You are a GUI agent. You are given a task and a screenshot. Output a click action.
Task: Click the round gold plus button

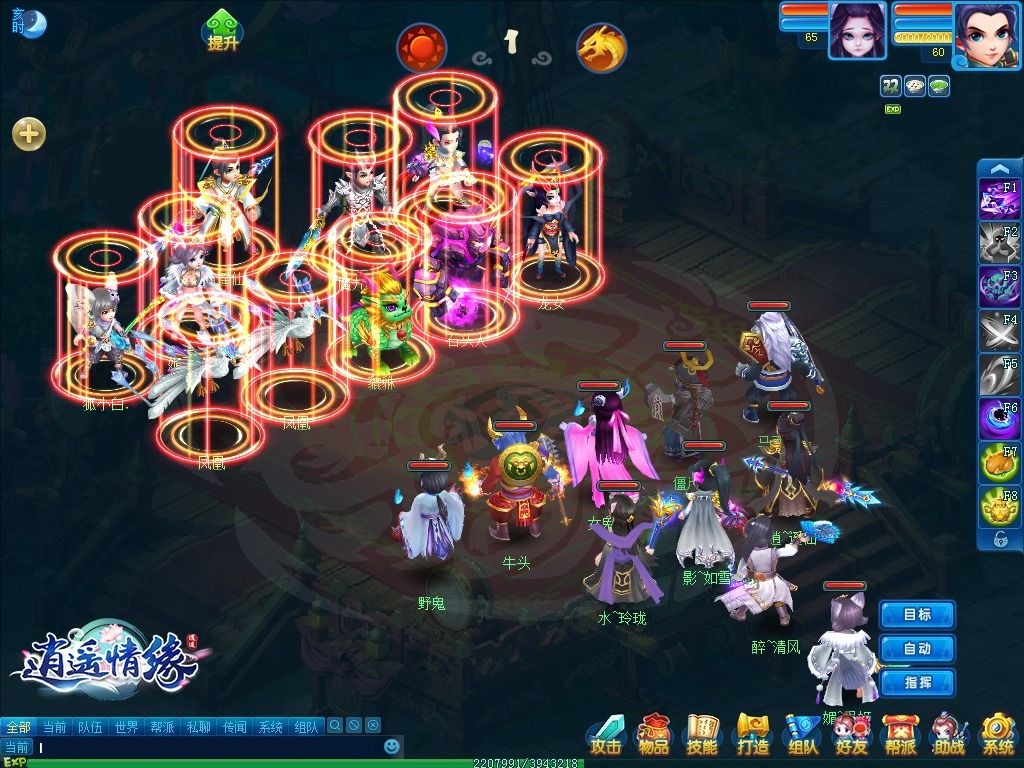(29, 134)
